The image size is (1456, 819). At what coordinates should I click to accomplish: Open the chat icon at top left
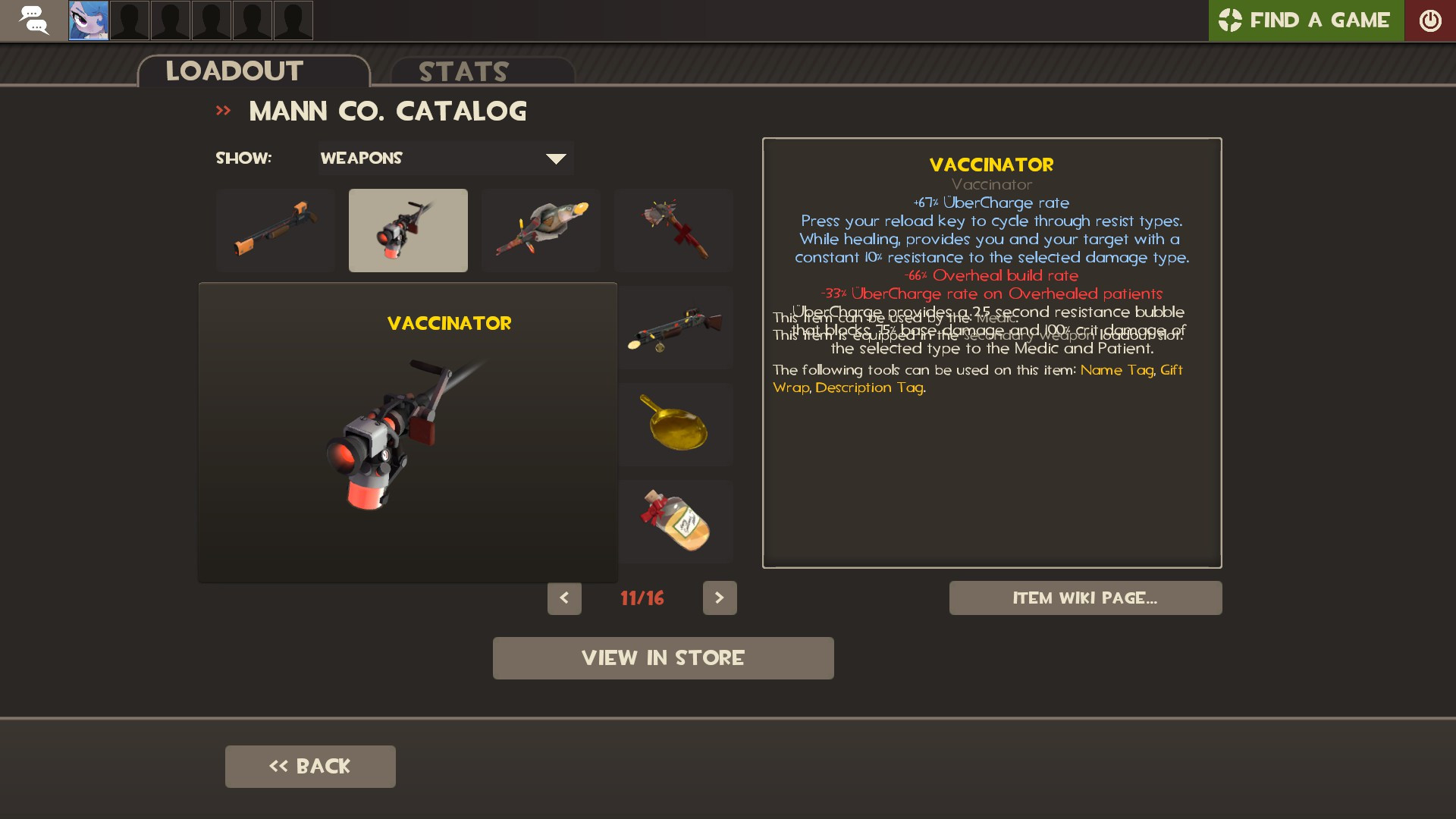point(33,20)
